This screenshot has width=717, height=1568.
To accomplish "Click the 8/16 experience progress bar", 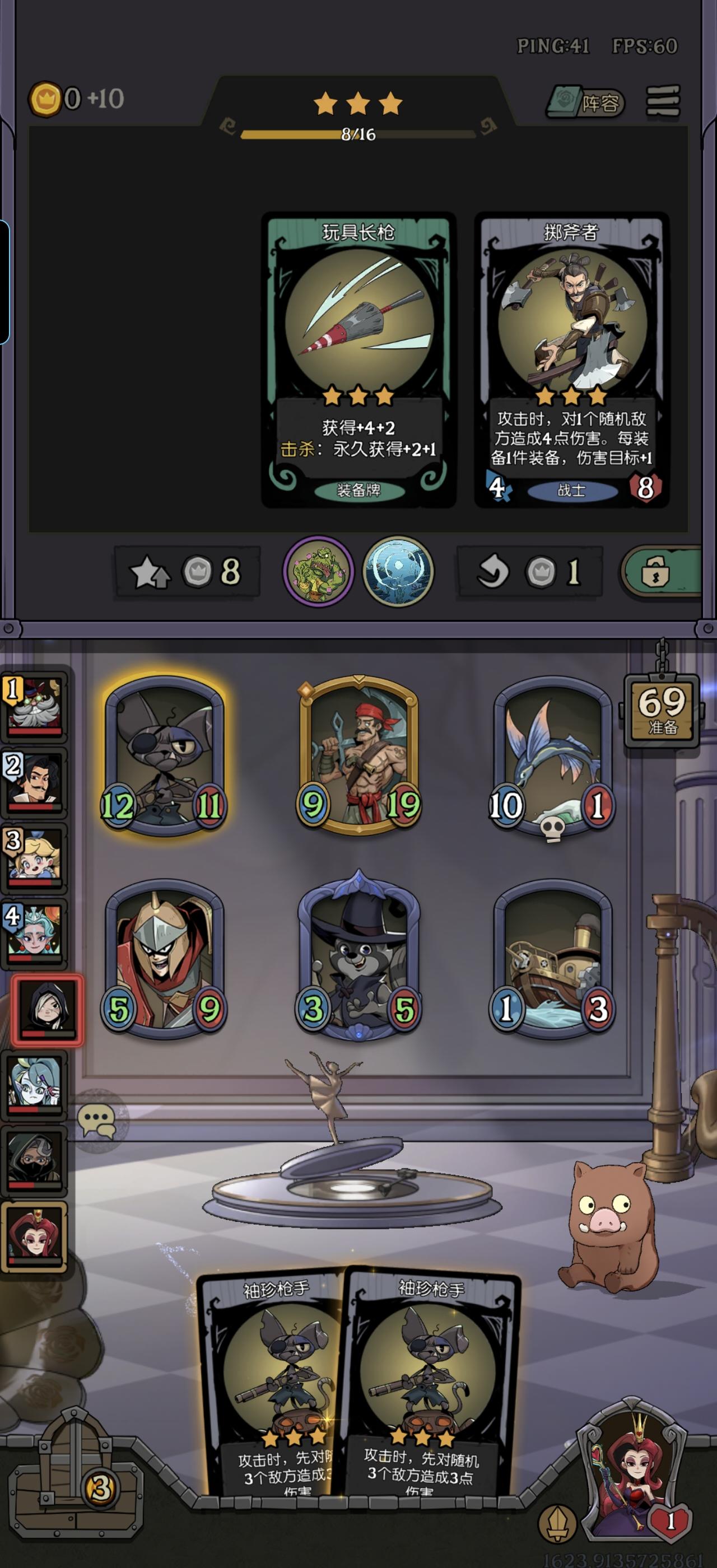I will tap(358, 135).
